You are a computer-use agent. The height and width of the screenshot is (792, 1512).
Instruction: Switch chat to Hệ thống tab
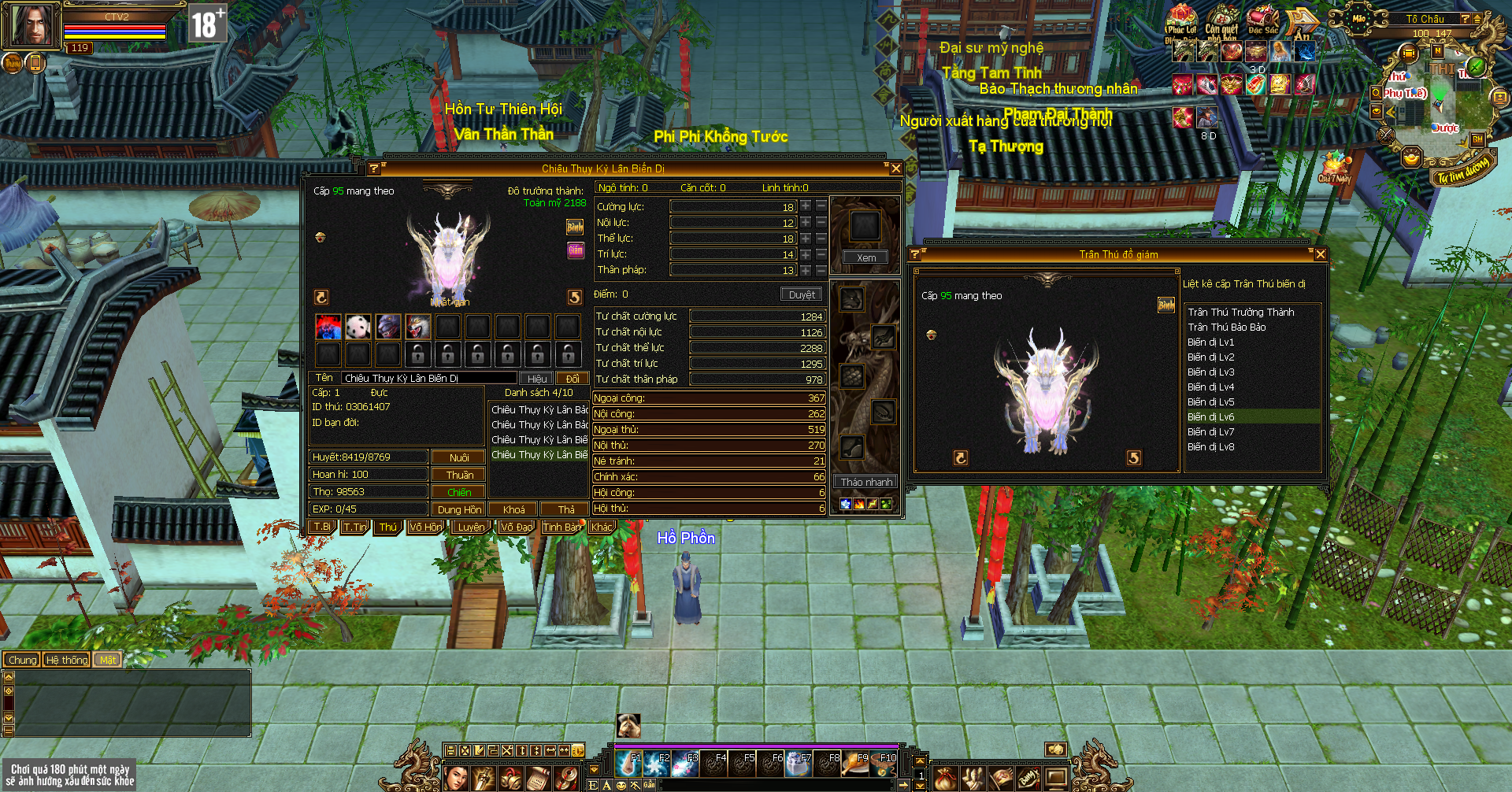[66, 660]
